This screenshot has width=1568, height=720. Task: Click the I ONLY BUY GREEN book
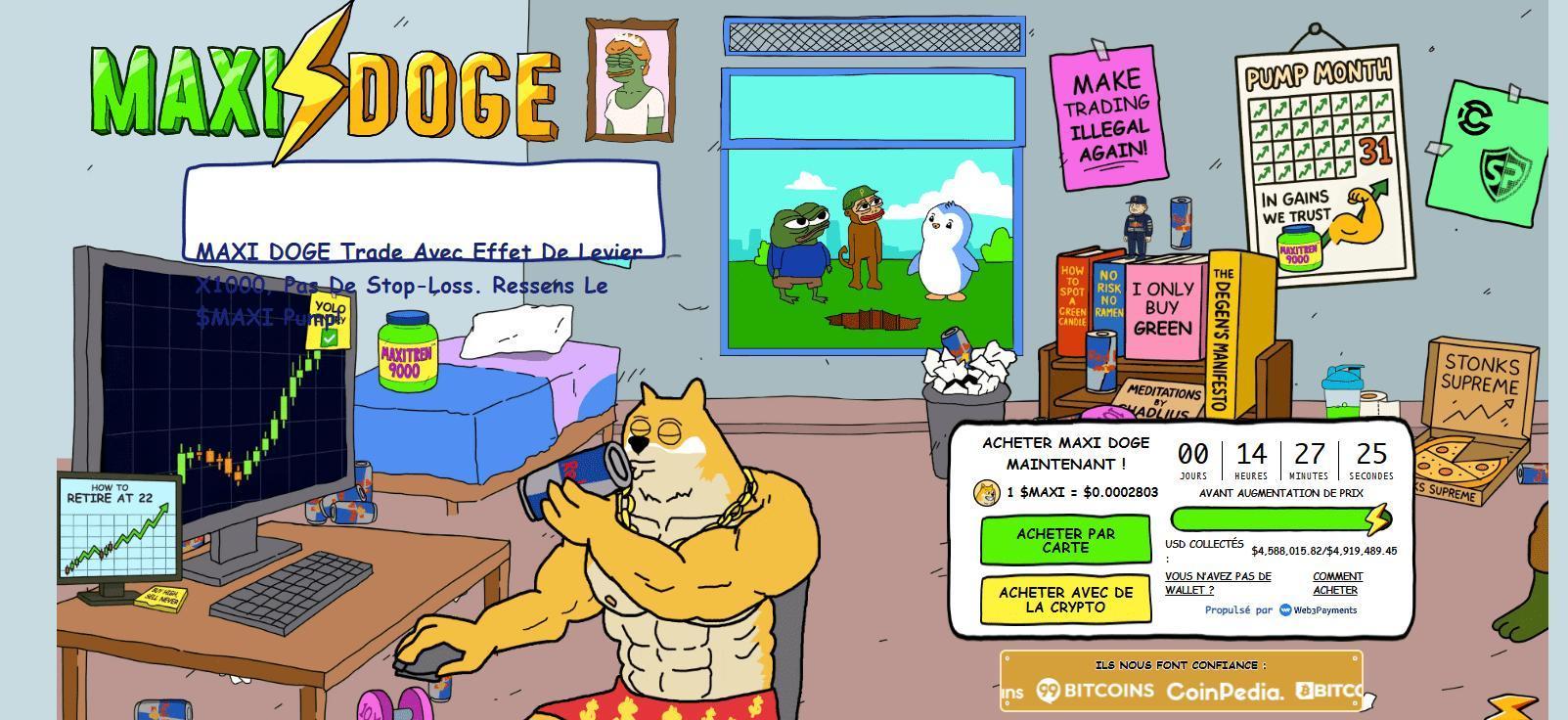click(1162, 308)
